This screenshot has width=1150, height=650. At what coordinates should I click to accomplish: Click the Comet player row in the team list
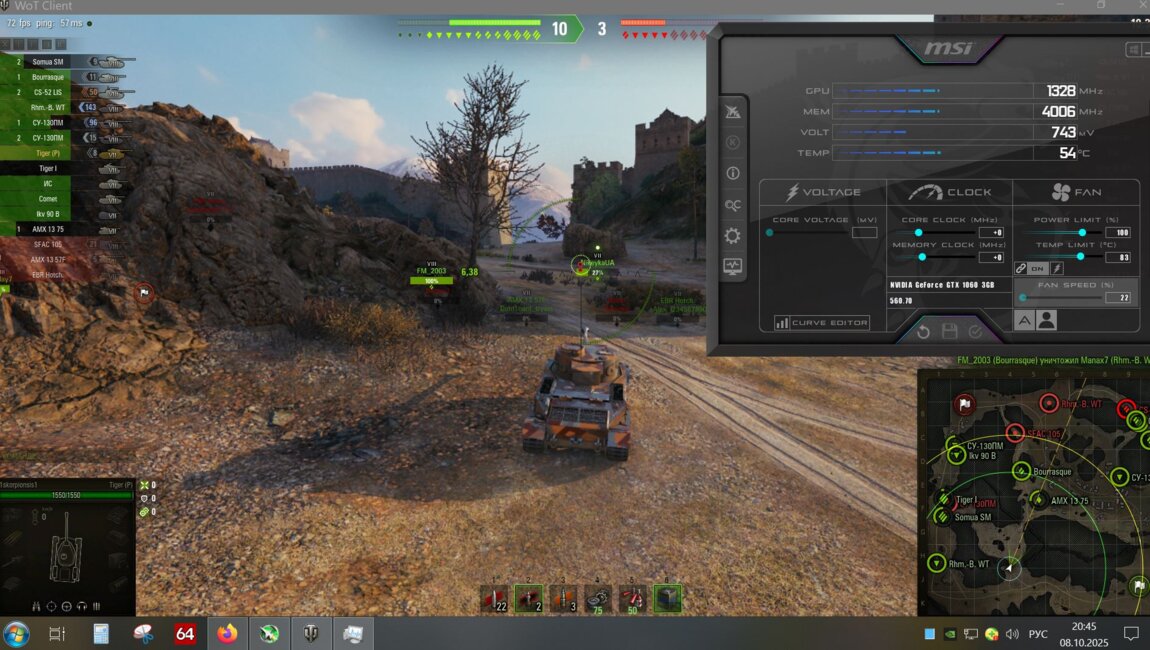60,199
